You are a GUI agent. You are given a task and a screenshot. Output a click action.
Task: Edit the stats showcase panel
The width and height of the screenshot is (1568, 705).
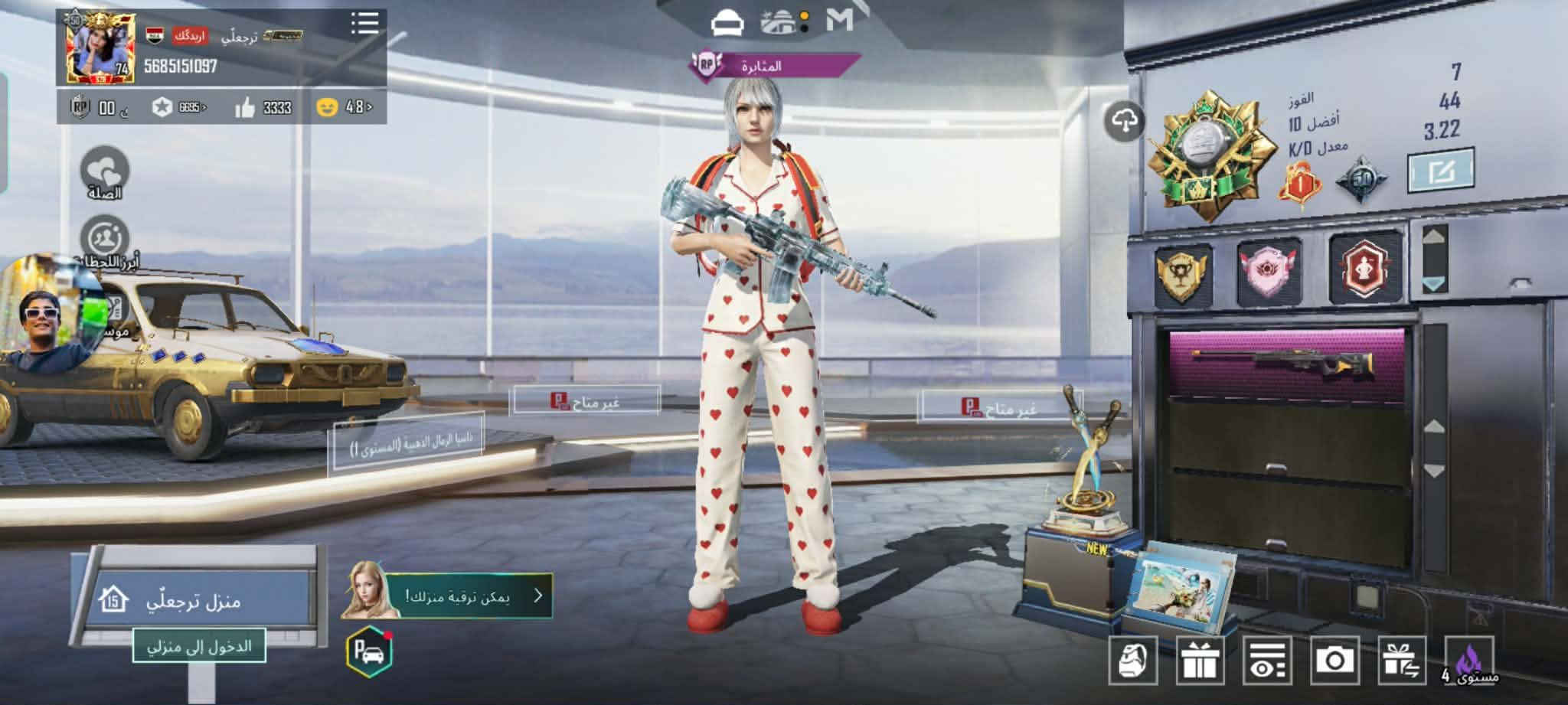1440,170
